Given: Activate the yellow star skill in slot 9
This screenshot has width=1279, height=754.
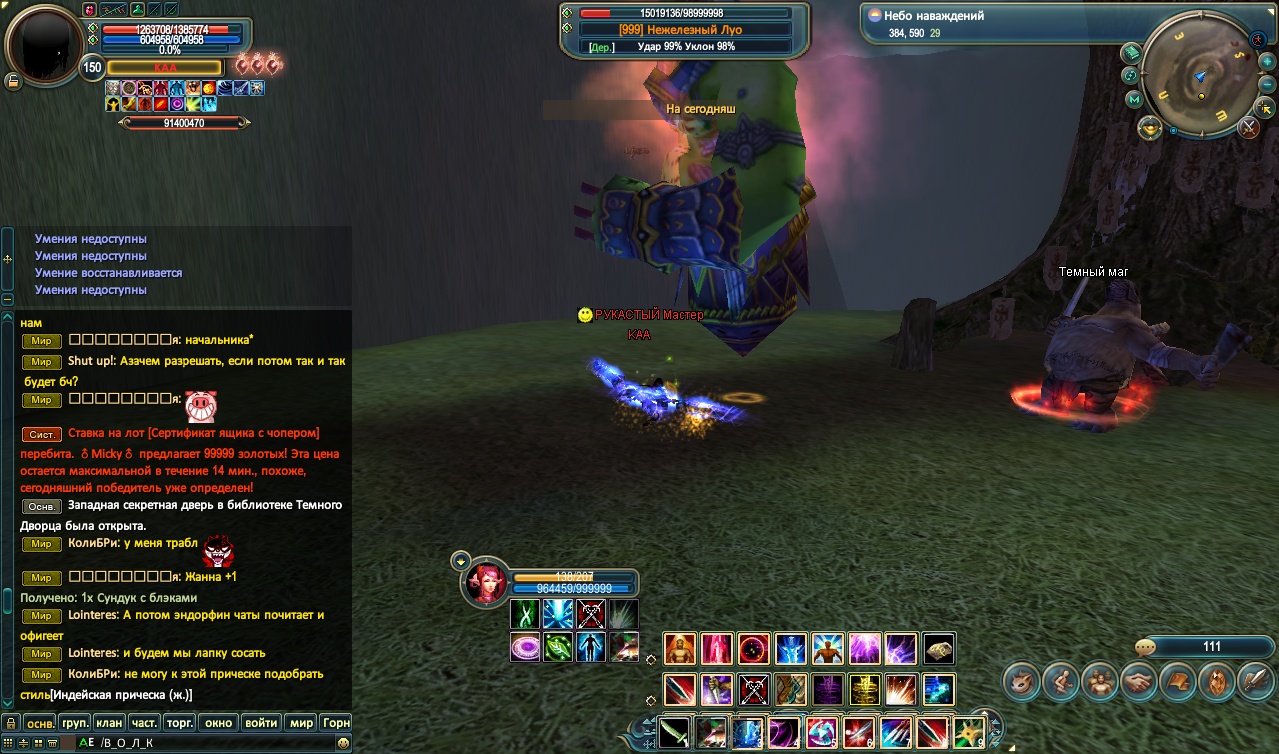Looking at the screenshot, I should (x=968, y=732).
